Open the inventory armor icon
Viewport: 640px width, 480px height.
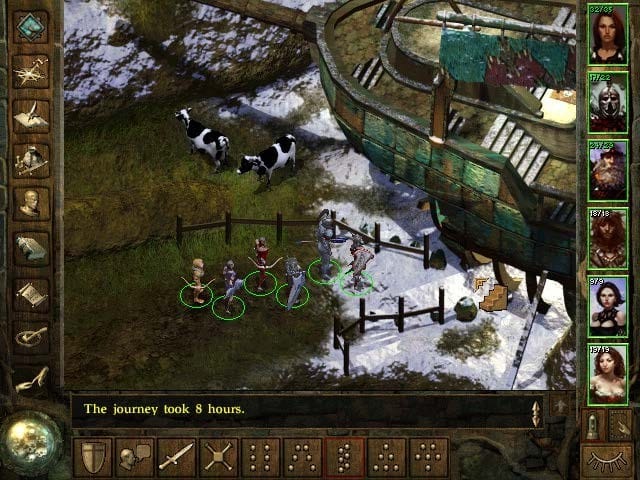(x=31, y=159)
